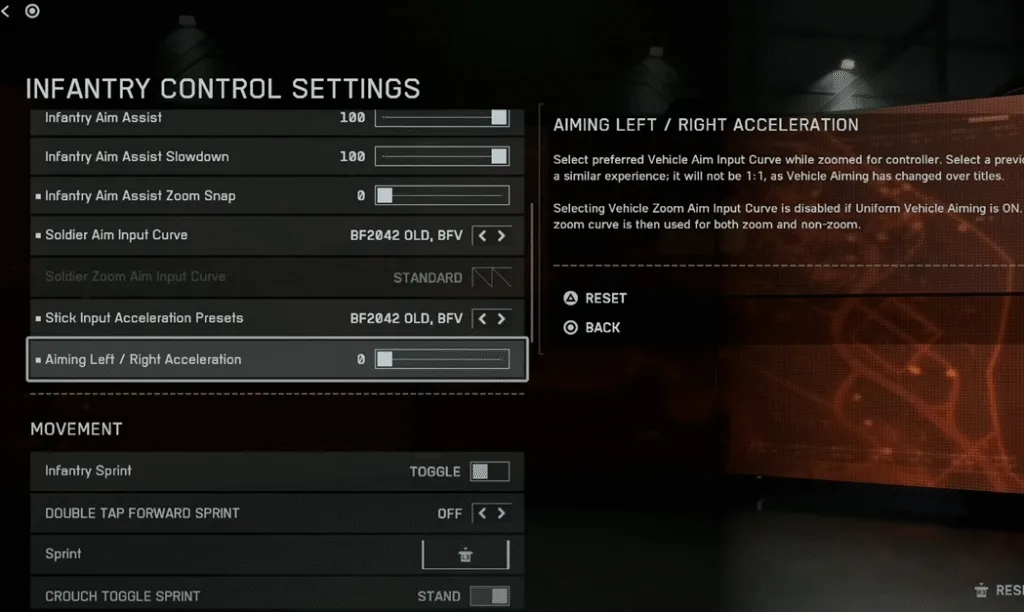This screenshot has height=612, width=1024.
Task: Open the Sprint key binding box
Action: [x=465, y=555]
